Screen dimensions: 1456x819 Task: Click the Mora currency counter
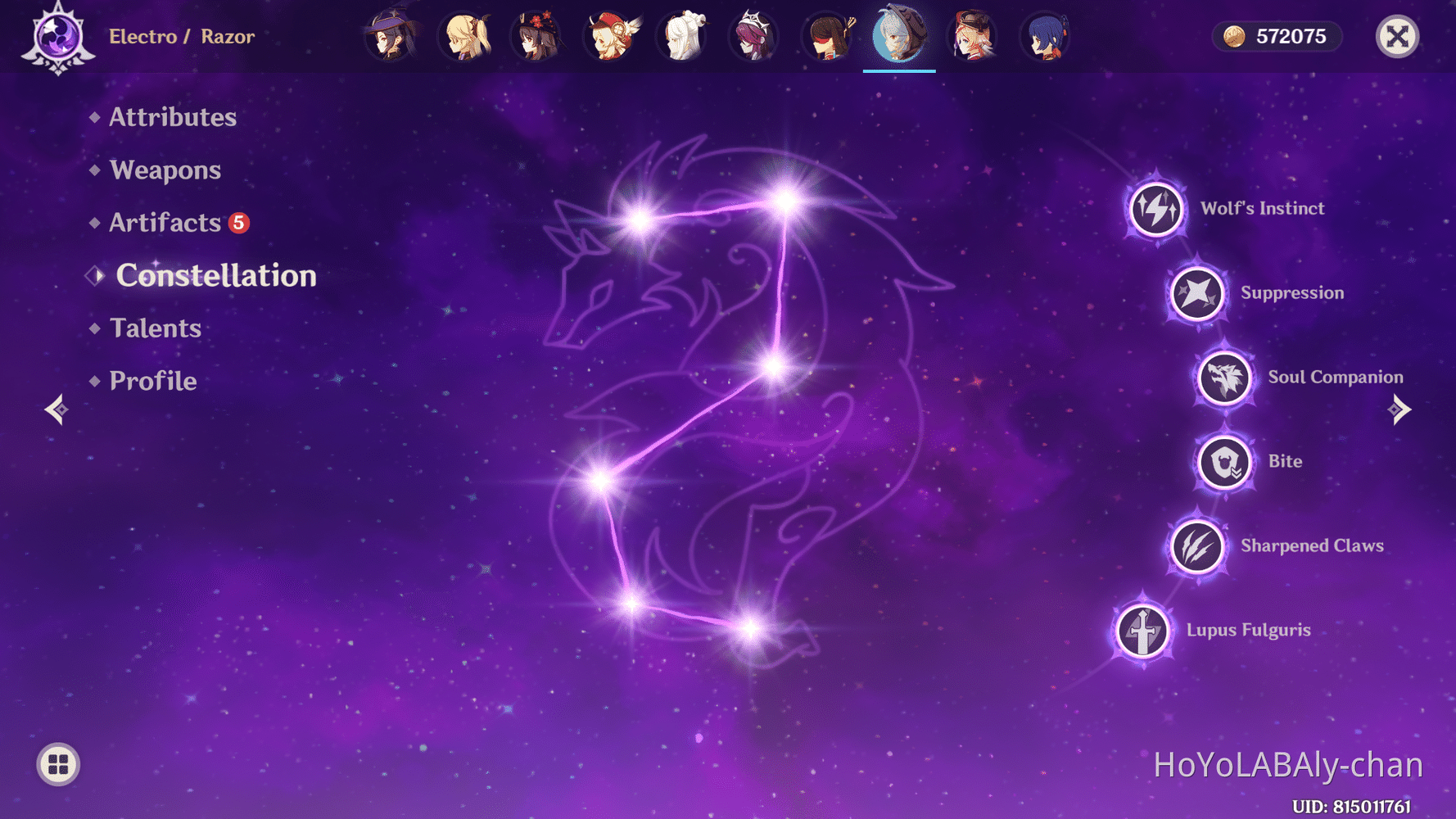point(1276,36)
